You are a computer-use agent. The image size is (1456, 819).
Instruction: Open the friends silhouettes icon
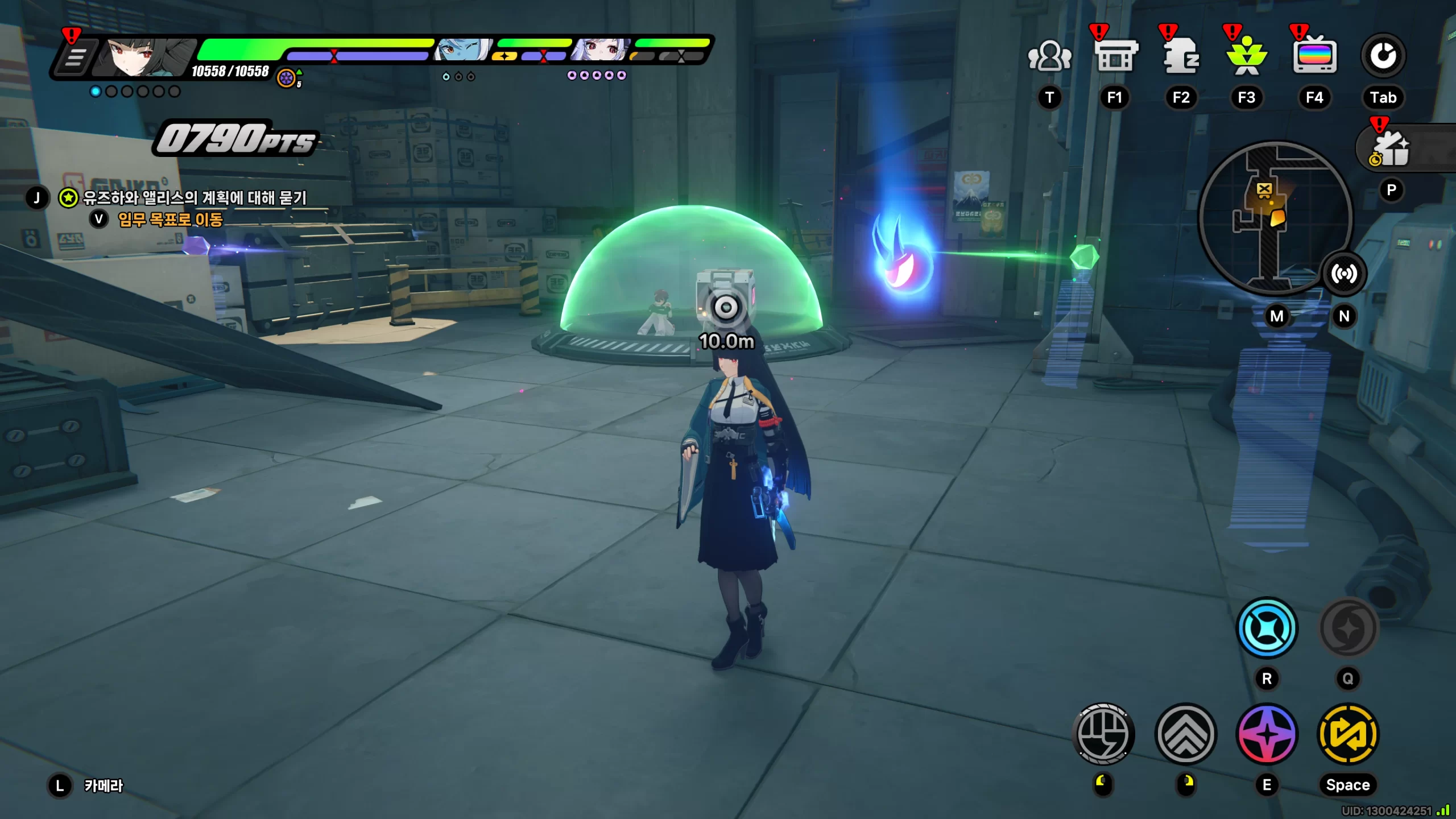tap(1049, 57)
